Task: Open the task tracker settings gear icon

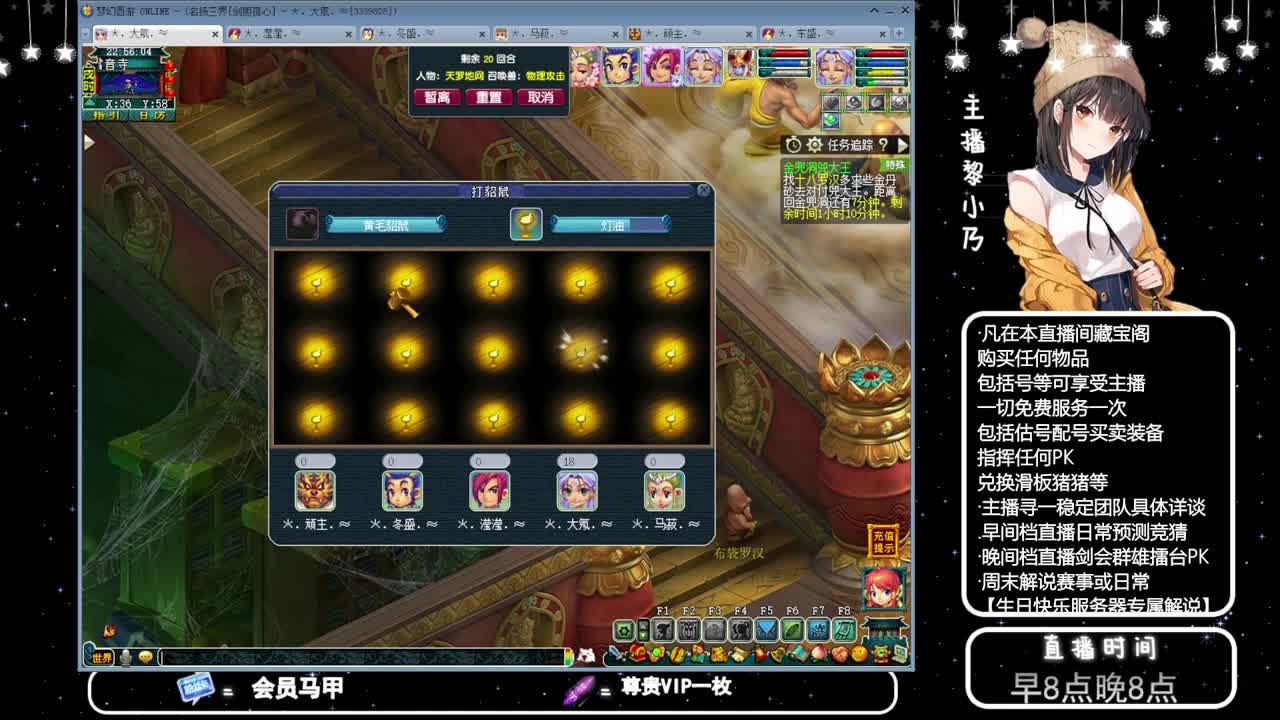Action: click(x=813, y=144)
